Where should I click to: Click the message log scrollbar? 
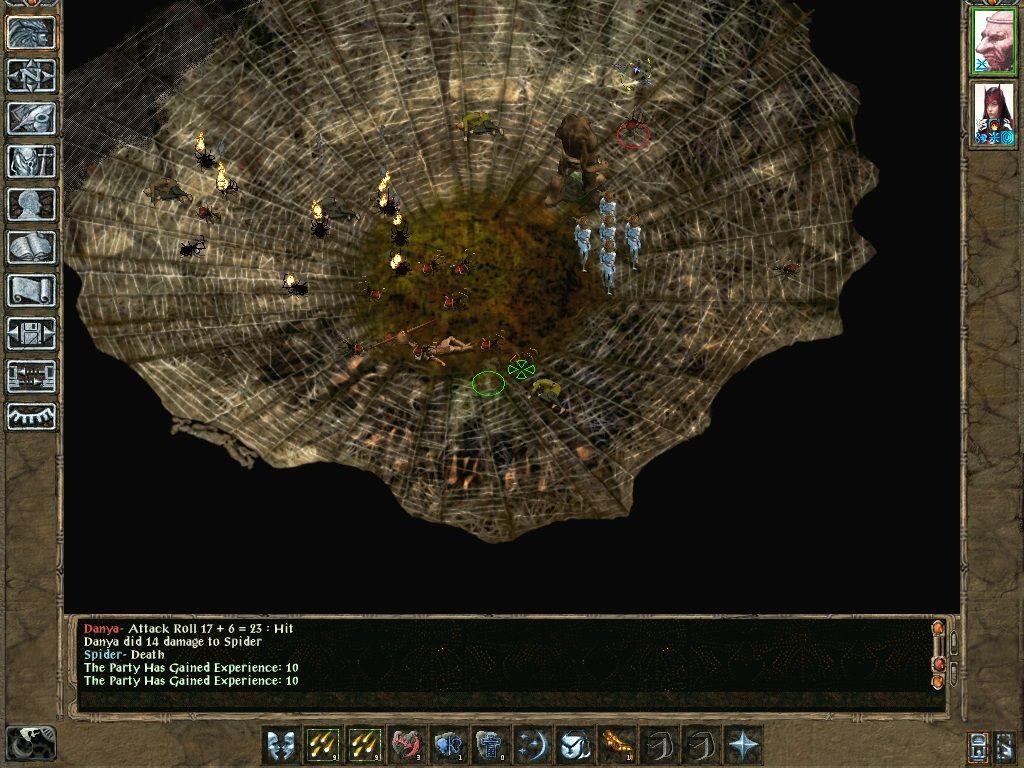[938, 654]
